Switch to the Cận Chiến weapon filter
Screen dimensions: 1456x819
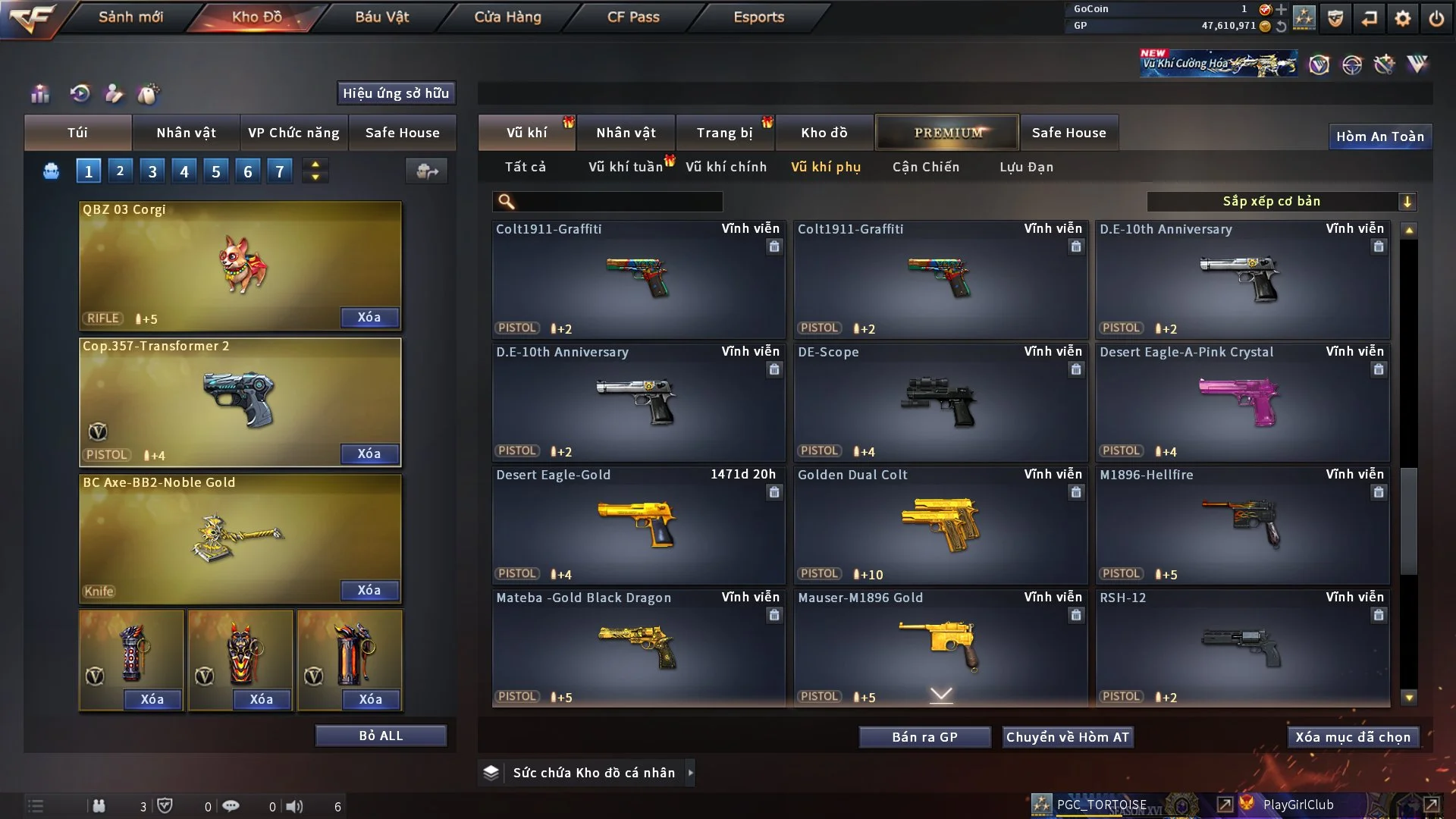pyautogui.click(x=925, y=167)
